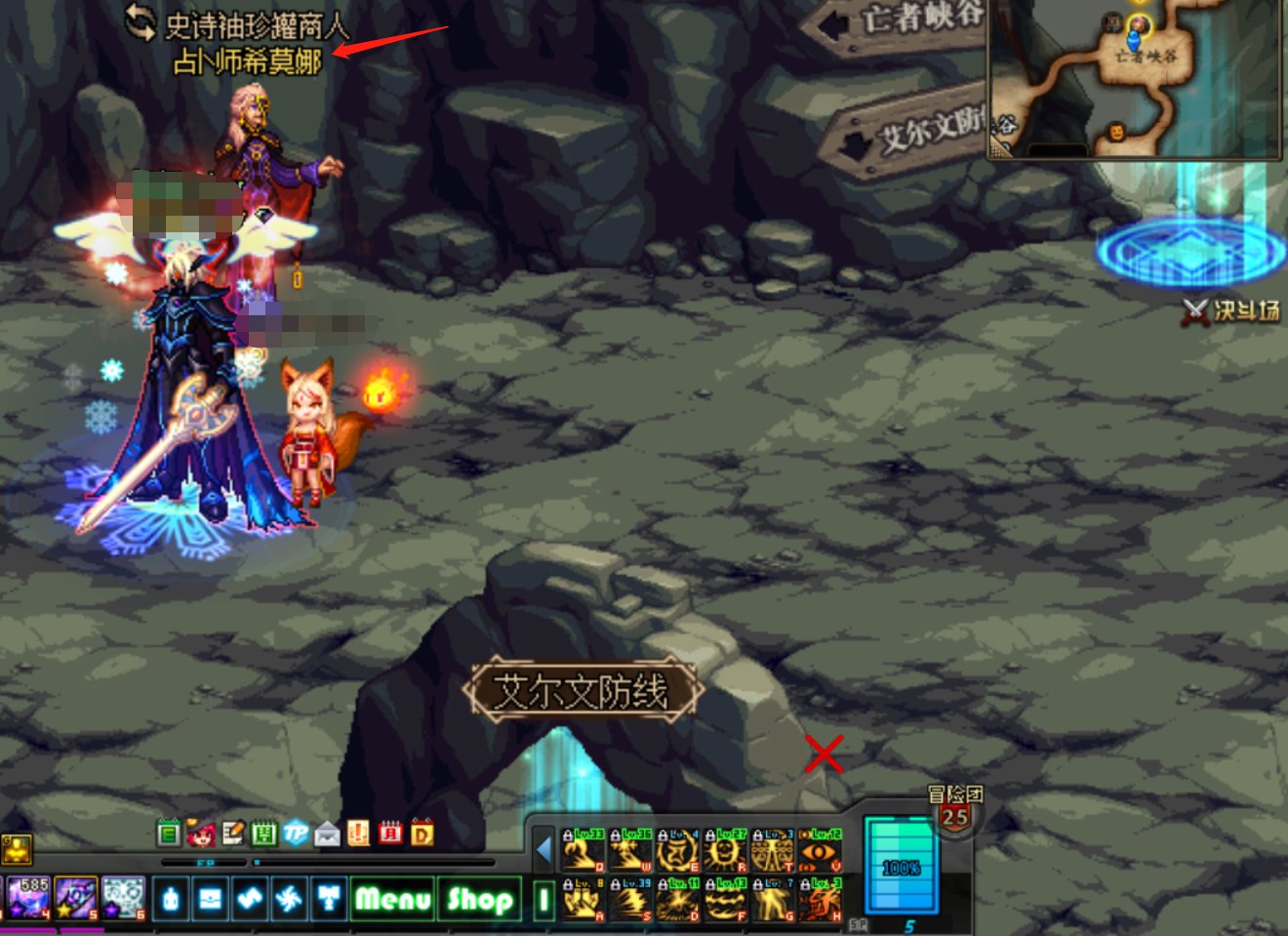1288x936 pixels.
Task: Activate the Lv.33 skill on Q
Action: point(583,851)
